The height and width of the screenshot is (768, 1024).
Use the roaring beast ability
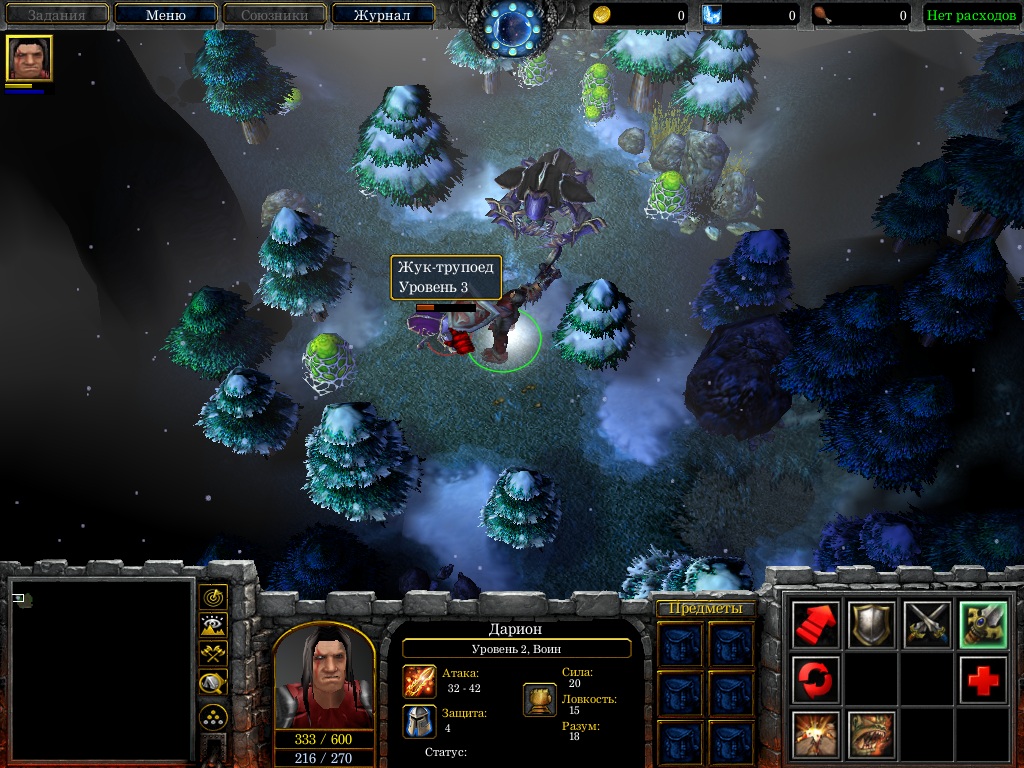tap(871, 735)
